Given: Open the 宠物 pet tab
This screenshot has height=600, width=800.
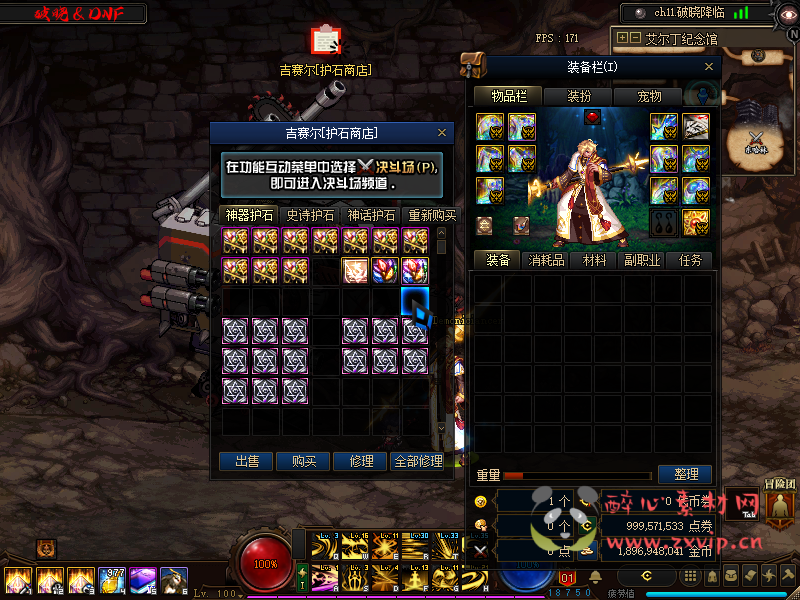Looking at the screenshot, I should click(649, 96).
